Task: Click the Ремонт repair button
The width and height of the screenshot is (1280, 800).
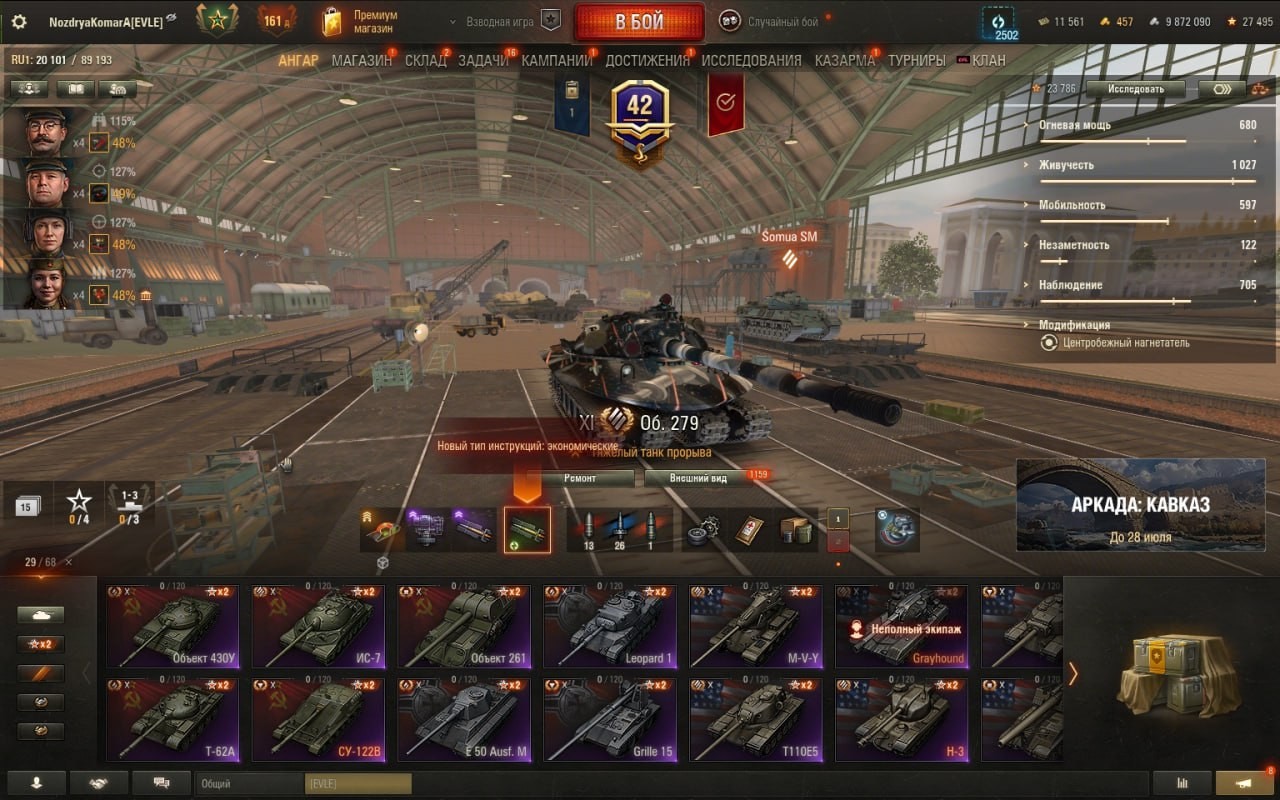Action: point(579,478)
